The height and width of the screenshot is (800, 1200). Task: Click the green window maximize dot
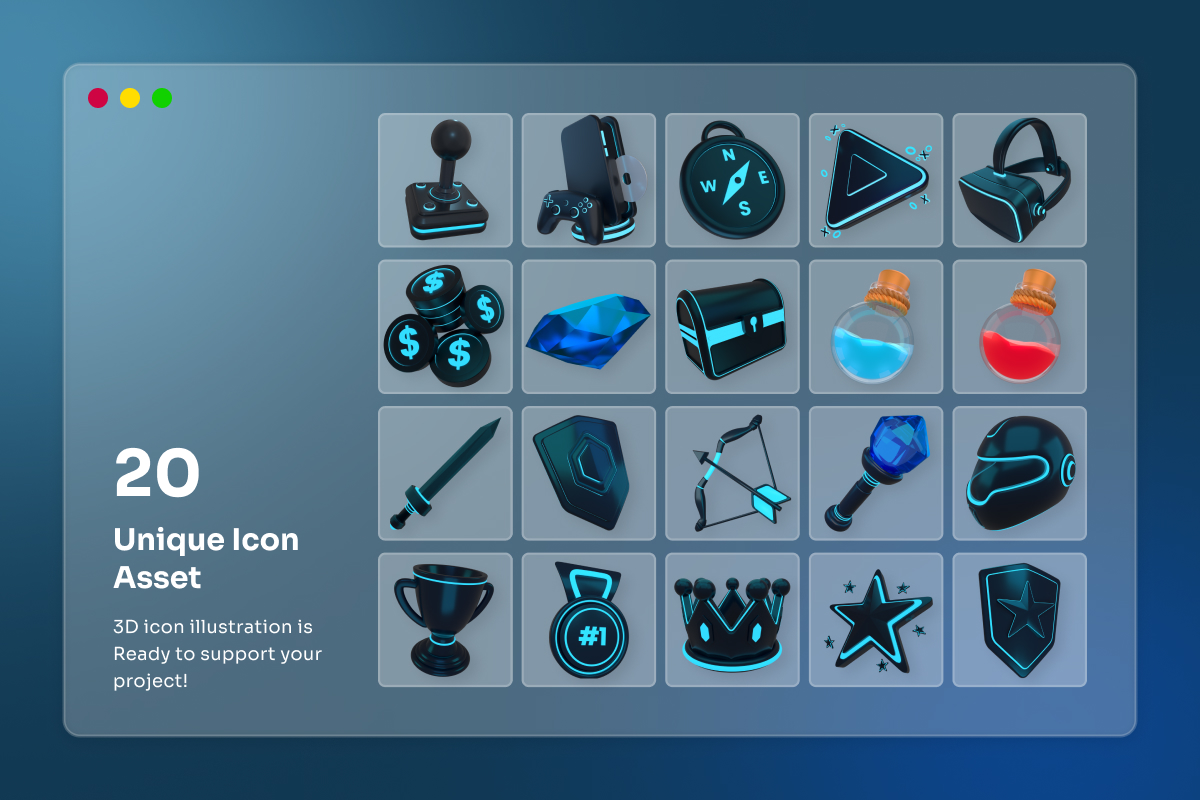(x=162, y=98)
